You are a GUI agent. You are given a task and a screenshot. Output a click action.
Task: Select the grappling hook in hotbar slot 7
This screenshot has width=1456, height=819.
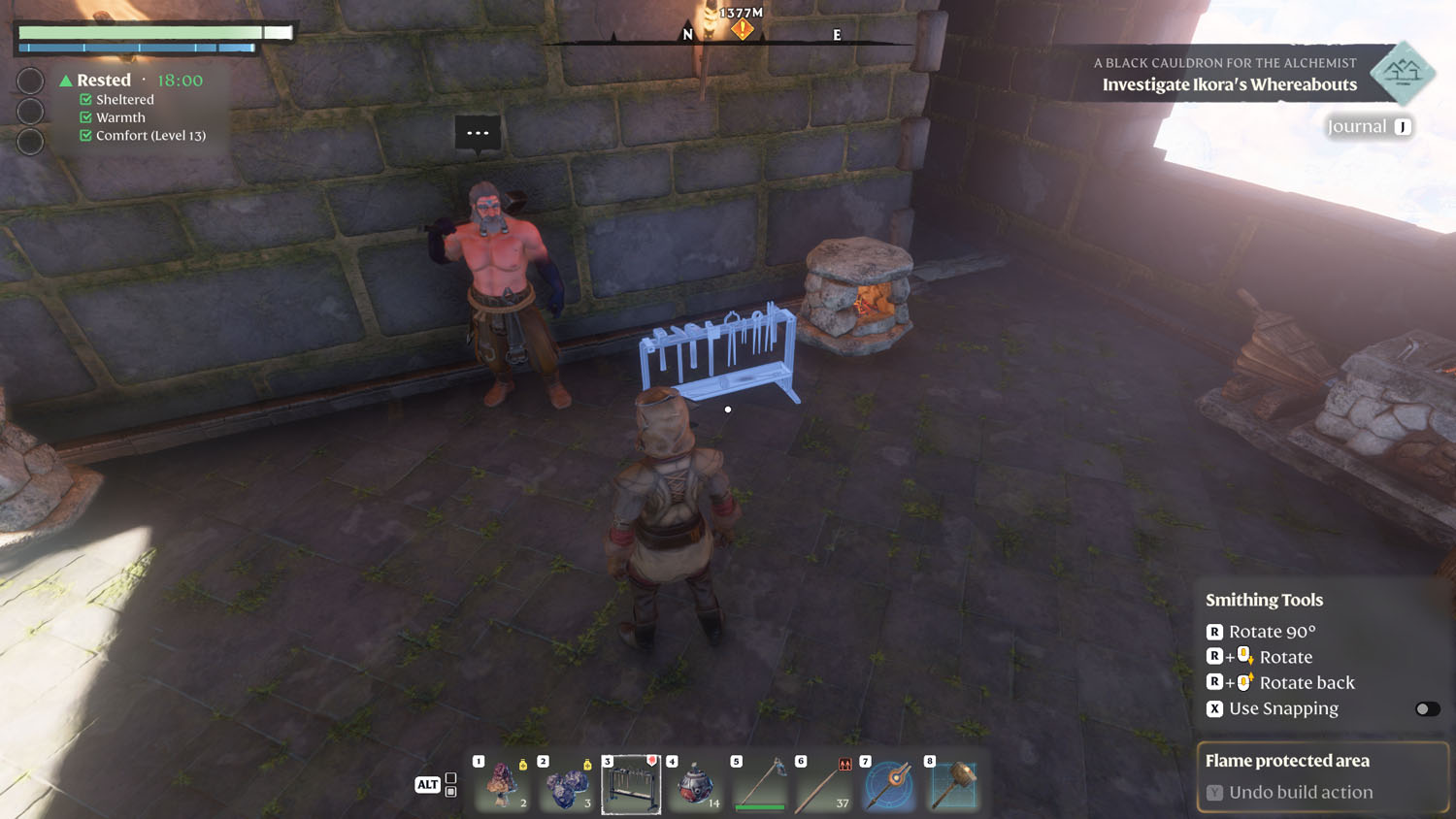[889, 784]
